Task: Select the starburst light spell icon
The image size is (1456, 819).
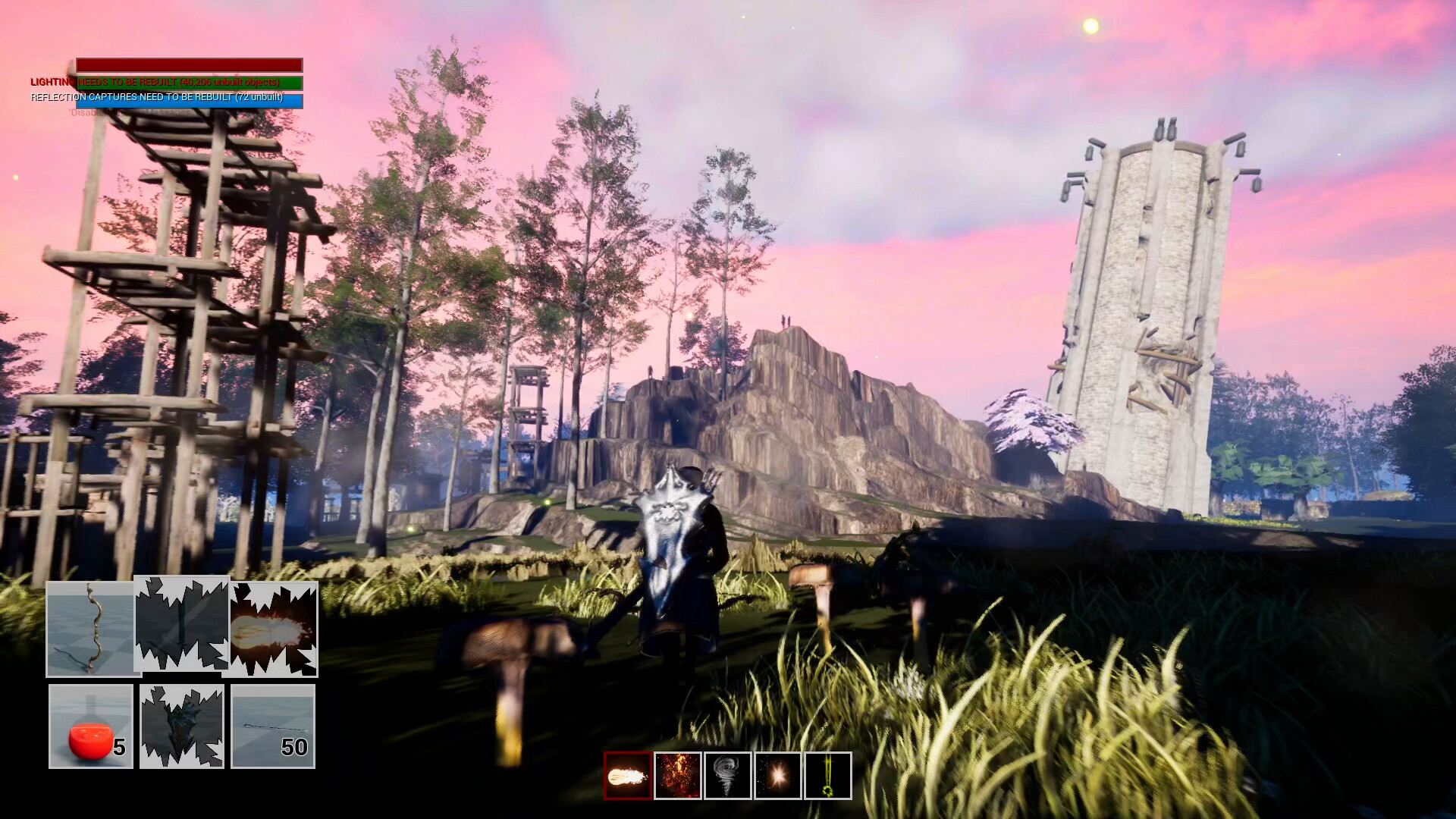Action: (x=777, y=774)
